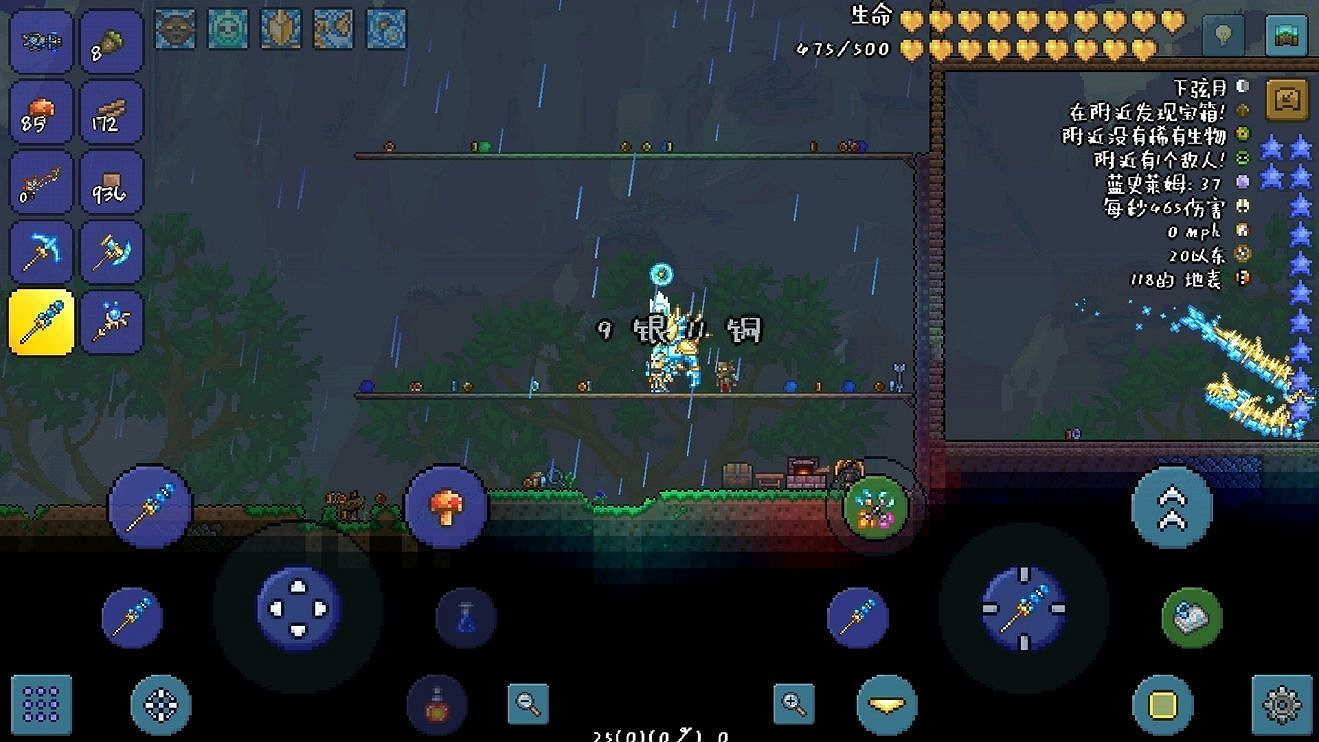Tap the zoom-out magnifier control

527,703
